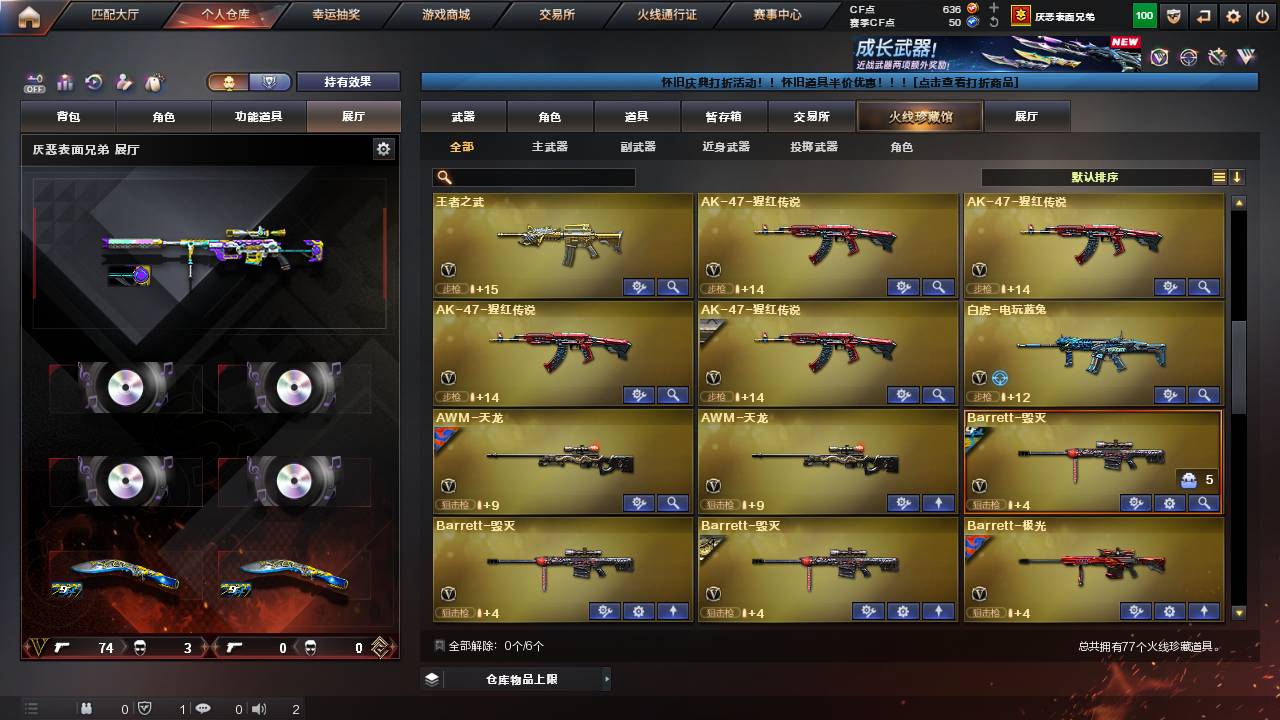This screenshot has height=720, width=1280.
Task: Open the settings gear at top right
Action: tap(1233, 16)
